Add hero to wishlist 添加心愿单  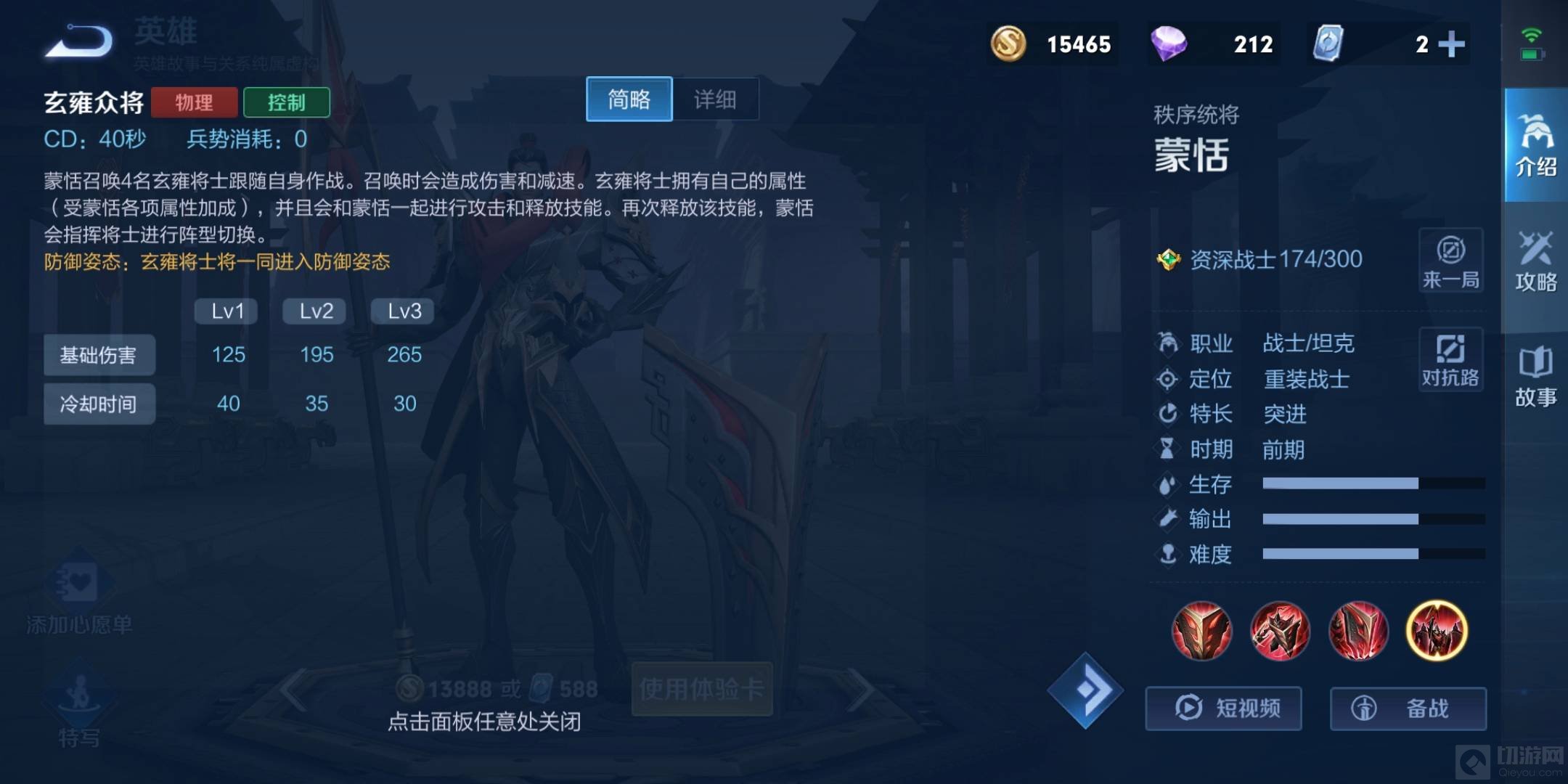coord(78,599)
